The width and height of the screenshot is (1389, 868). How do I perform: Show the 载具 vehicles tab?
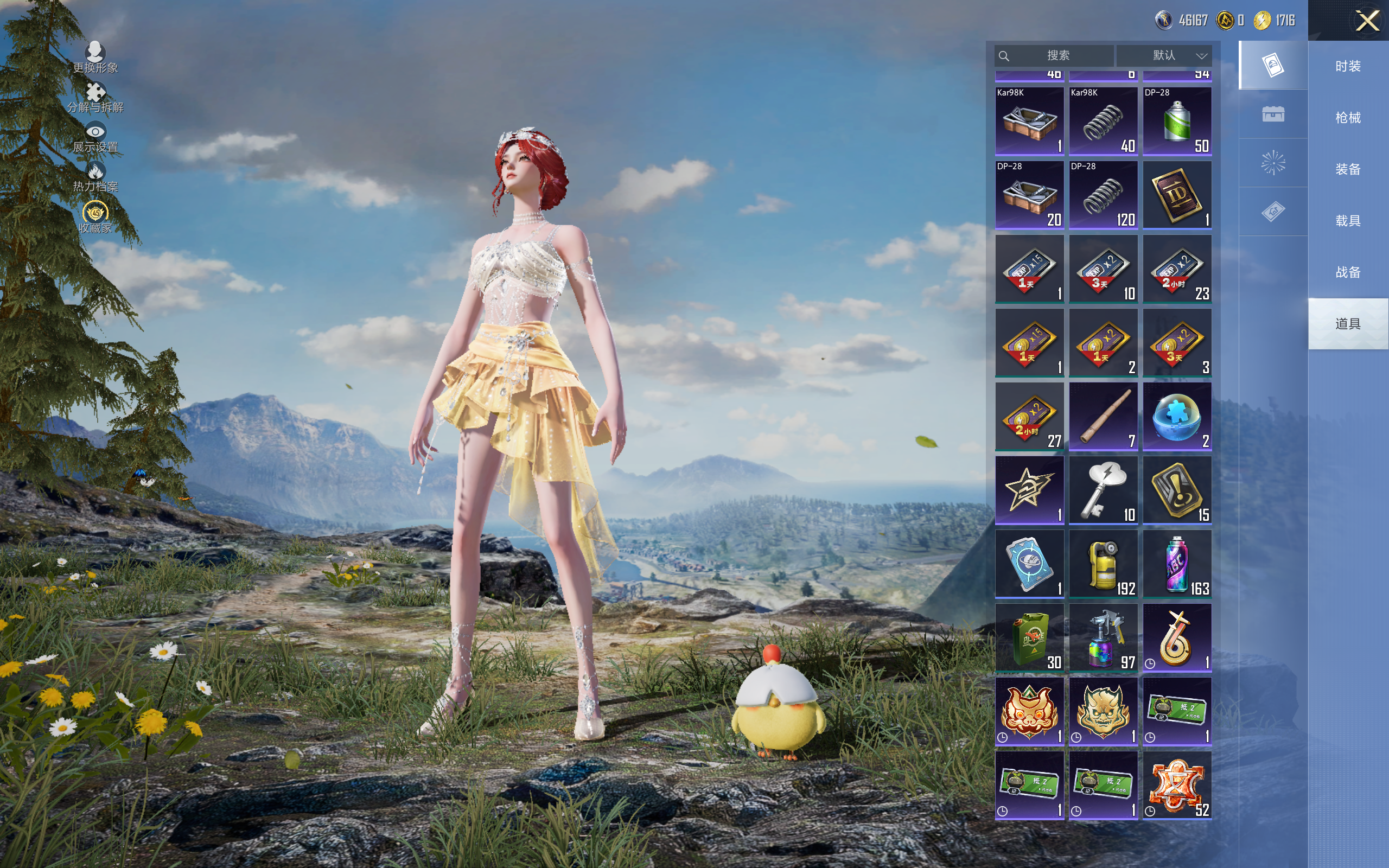1348,221
